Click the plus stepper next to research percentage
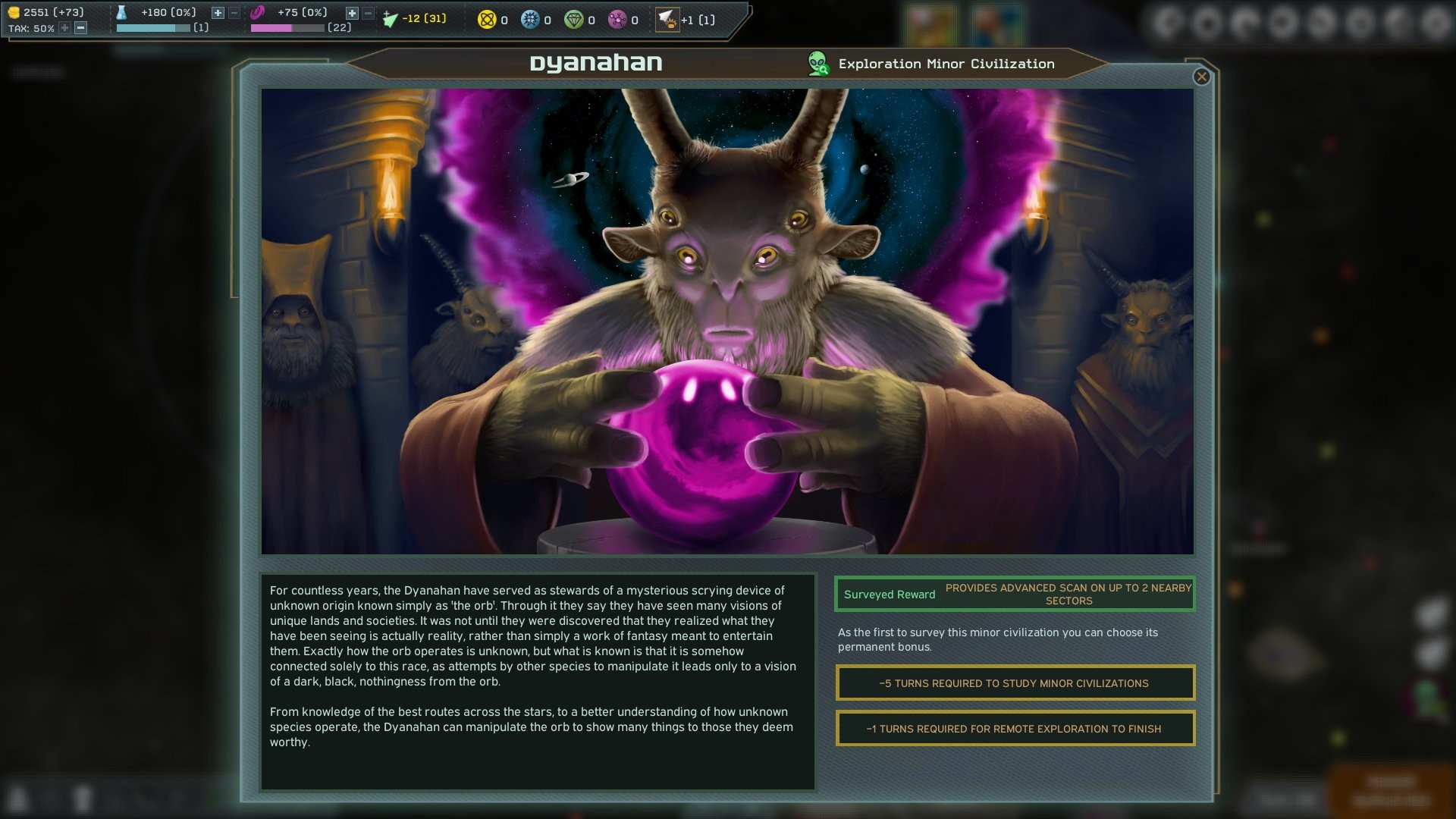Viewport: 1456px width, 819px height. pos(216,12)
